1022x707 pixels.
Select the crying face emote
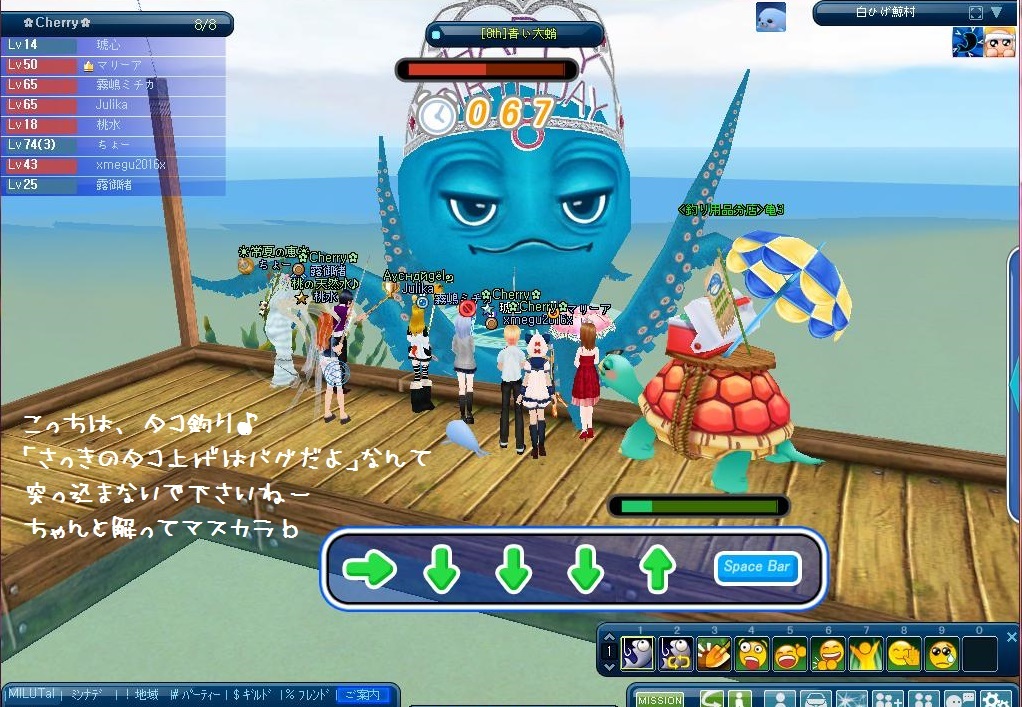942,654
